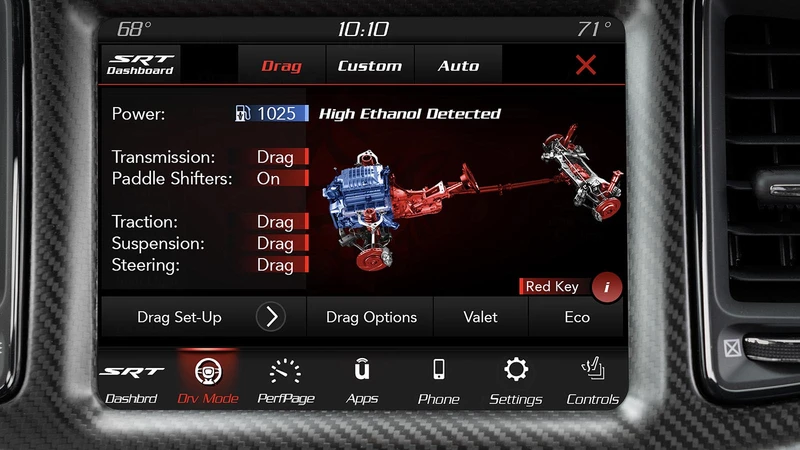Image resolution: width=800 pixels, height=450 pixels.
Task: Toggle the Transmission Drag setting
Action: pos(277,157)
